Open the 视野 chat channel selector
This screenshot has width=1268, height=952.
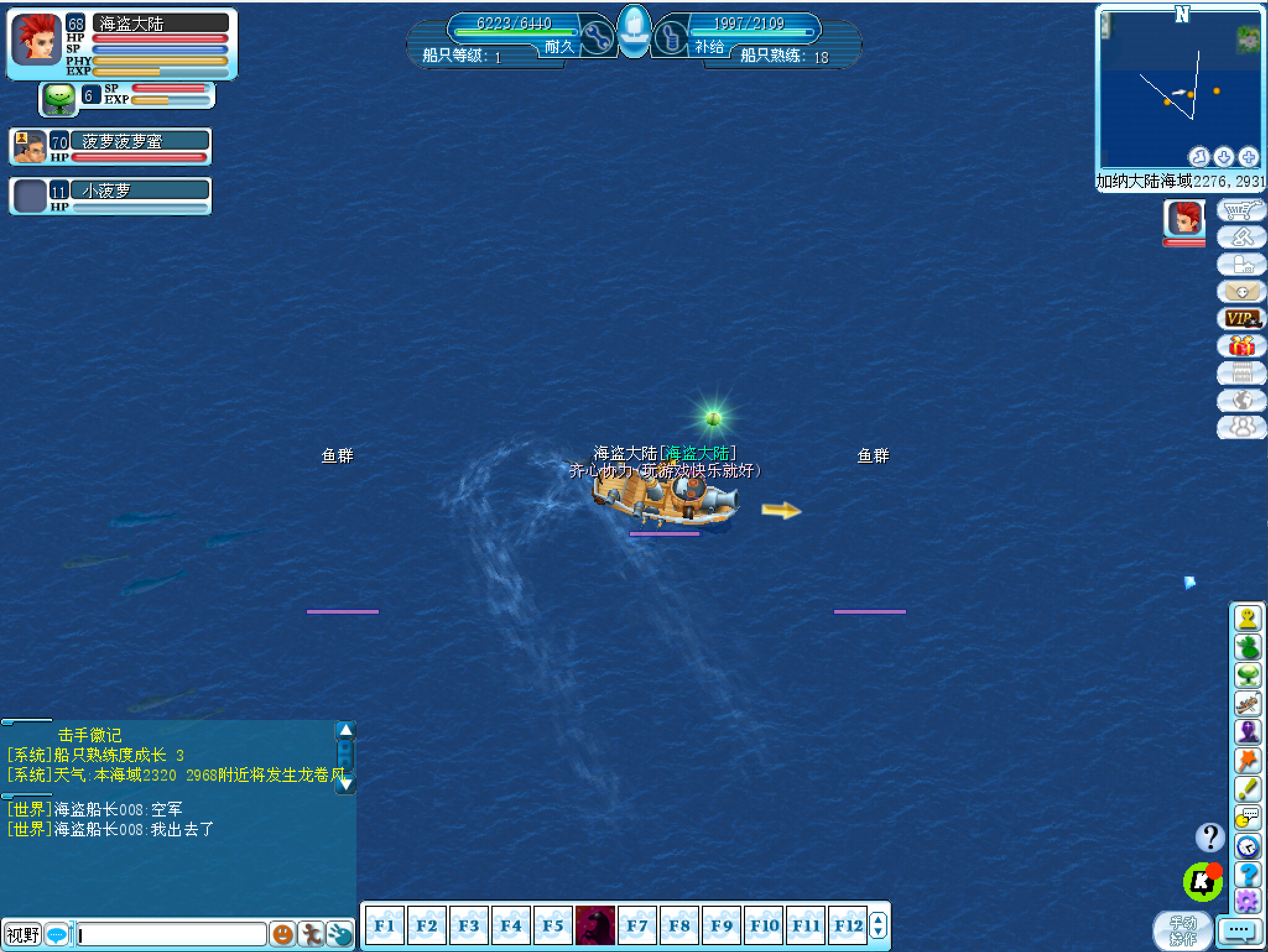tap(22, 935)
